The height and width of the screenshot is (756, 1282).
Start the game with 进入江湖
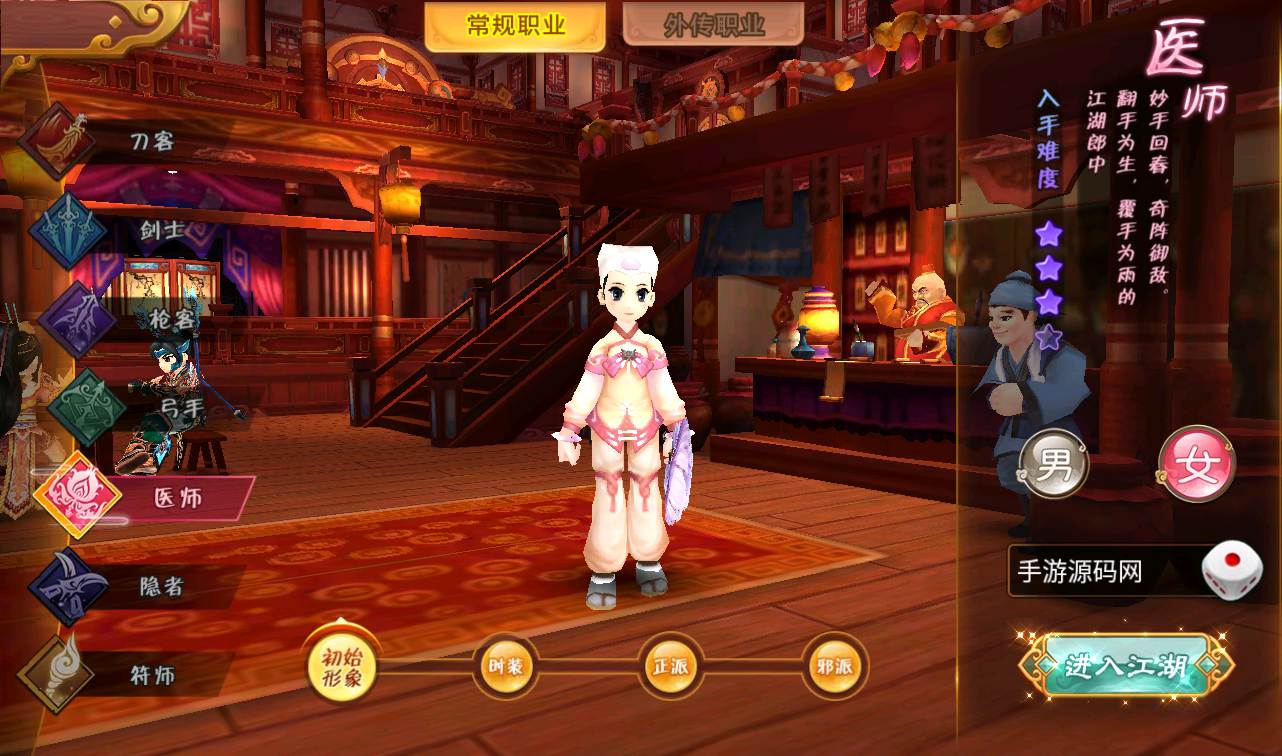tap(1126, 666)
